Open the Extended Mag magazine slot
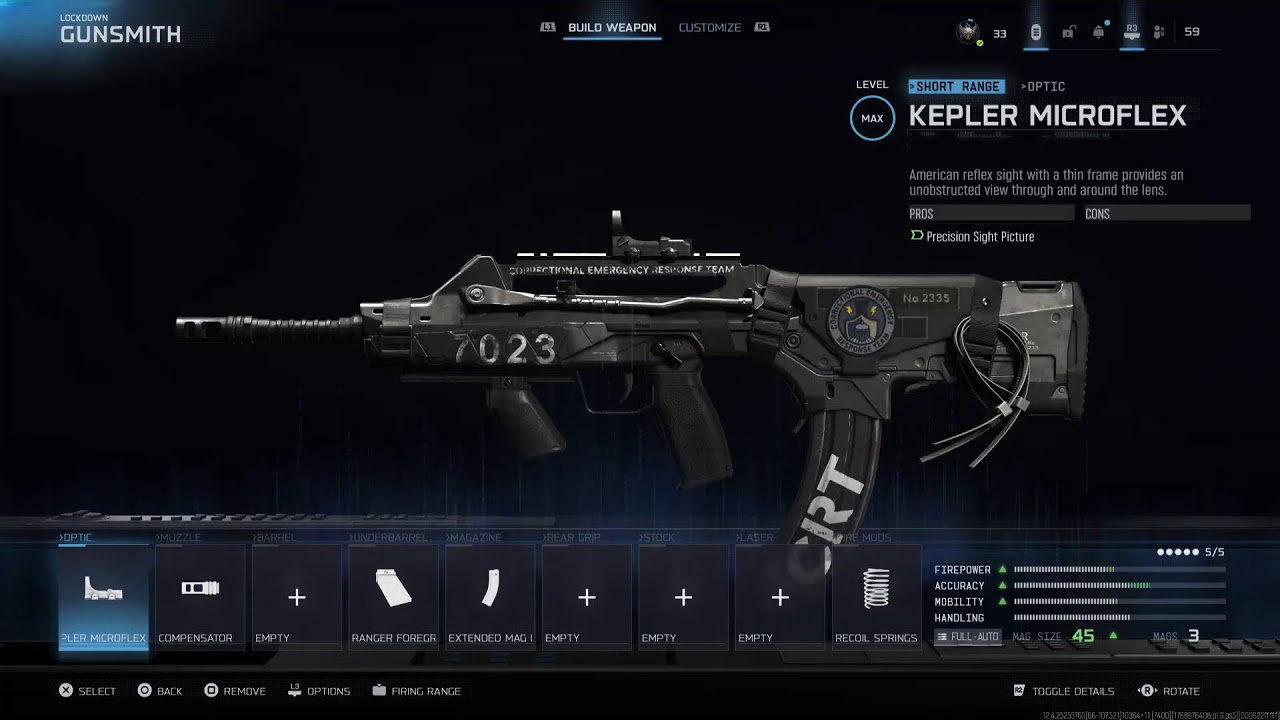Image resolution: width=1280 pixels, height=720 pixels. pos(490,597)
